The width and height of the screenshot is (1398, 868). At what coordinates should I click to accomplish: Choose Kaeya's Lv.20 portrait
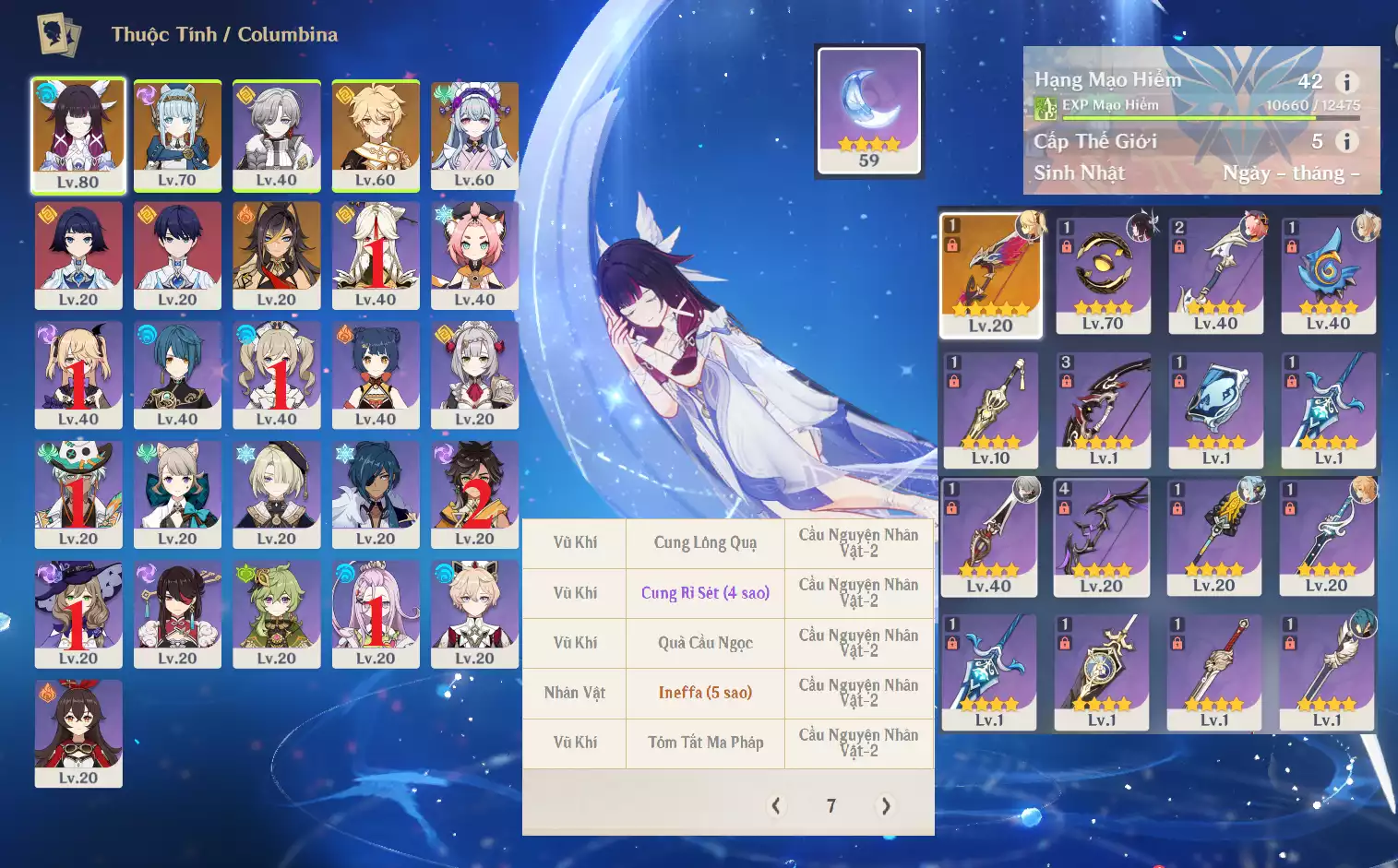tap(376, 493)
